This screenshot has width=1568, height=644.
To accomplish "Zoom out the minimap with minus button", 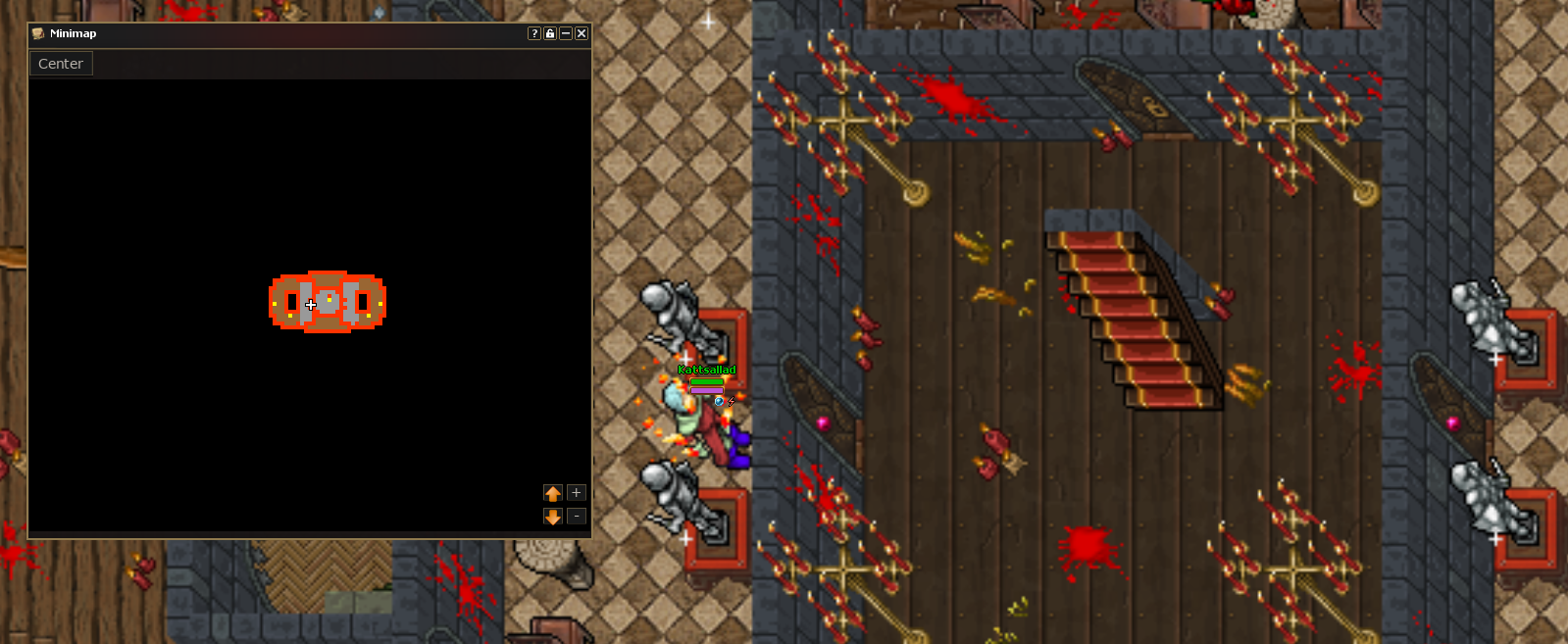I will [577, 517].
